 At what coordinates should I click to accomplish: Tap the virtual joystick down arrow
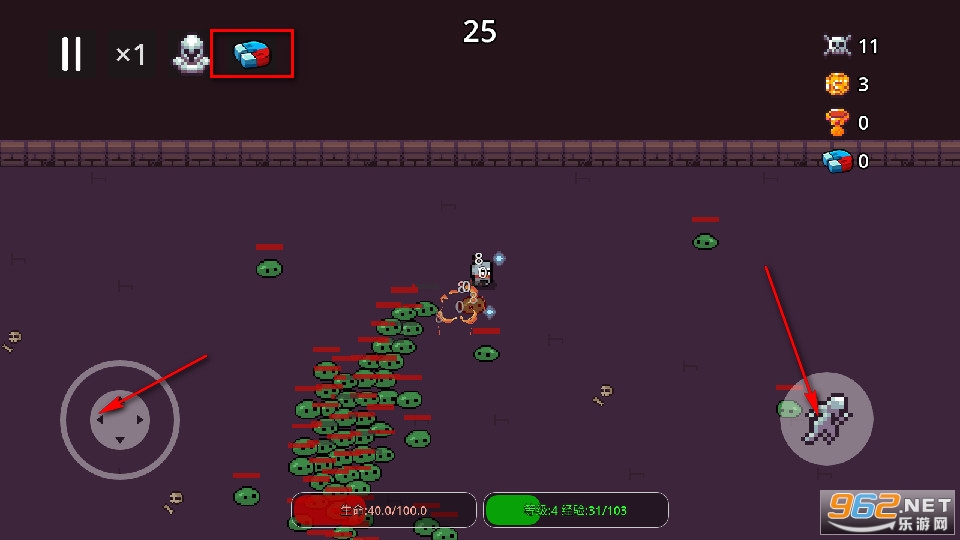[120, 440]
